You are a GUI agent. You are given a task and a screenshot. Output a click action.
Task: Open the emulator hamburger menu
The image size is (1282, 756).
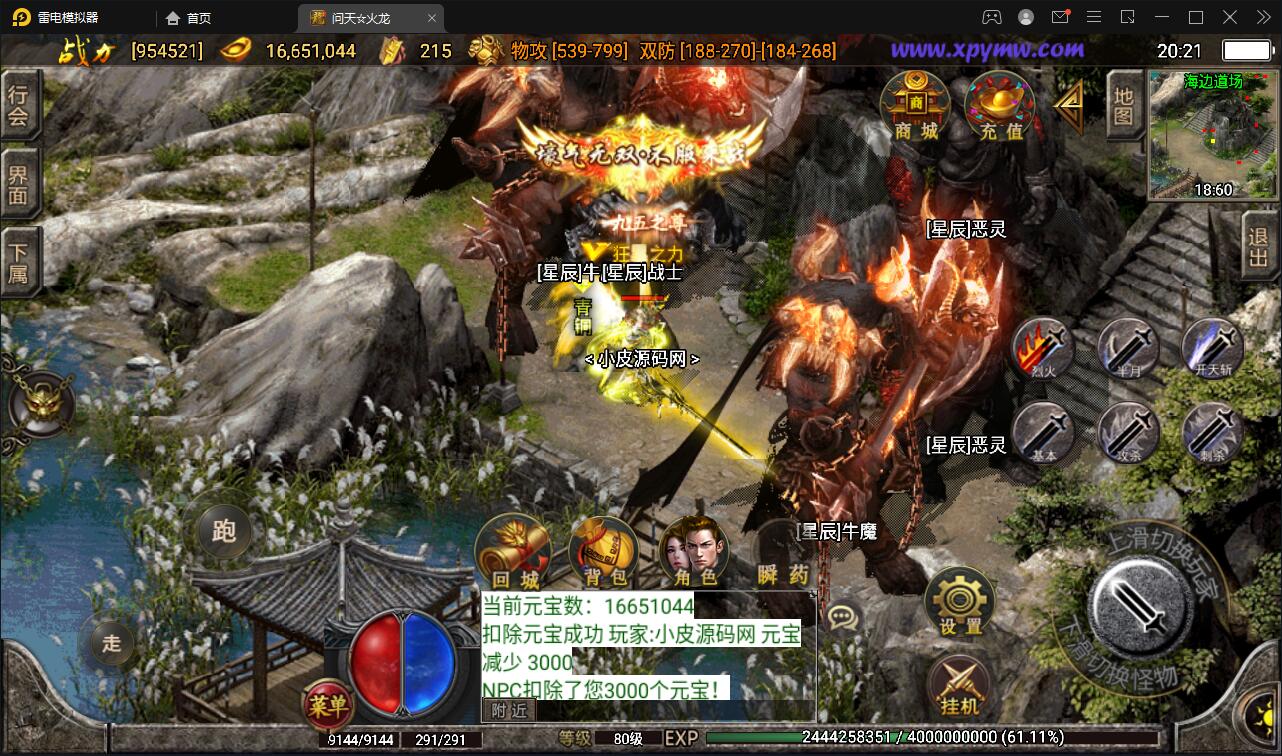[1094, 17]
